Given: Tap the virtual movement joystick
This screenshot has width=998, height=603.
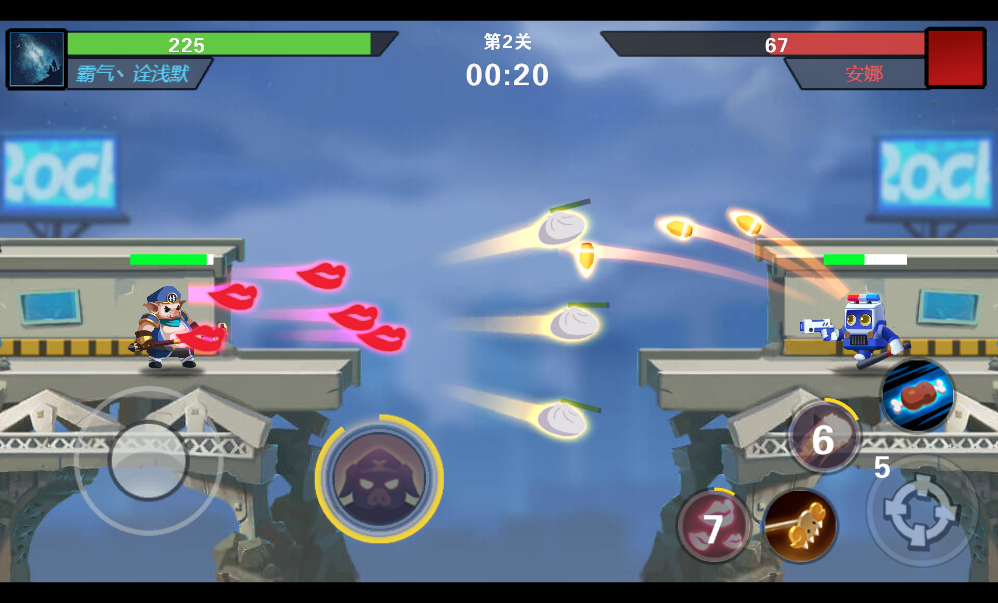Looking at the screenshot, I should (148, 461).
